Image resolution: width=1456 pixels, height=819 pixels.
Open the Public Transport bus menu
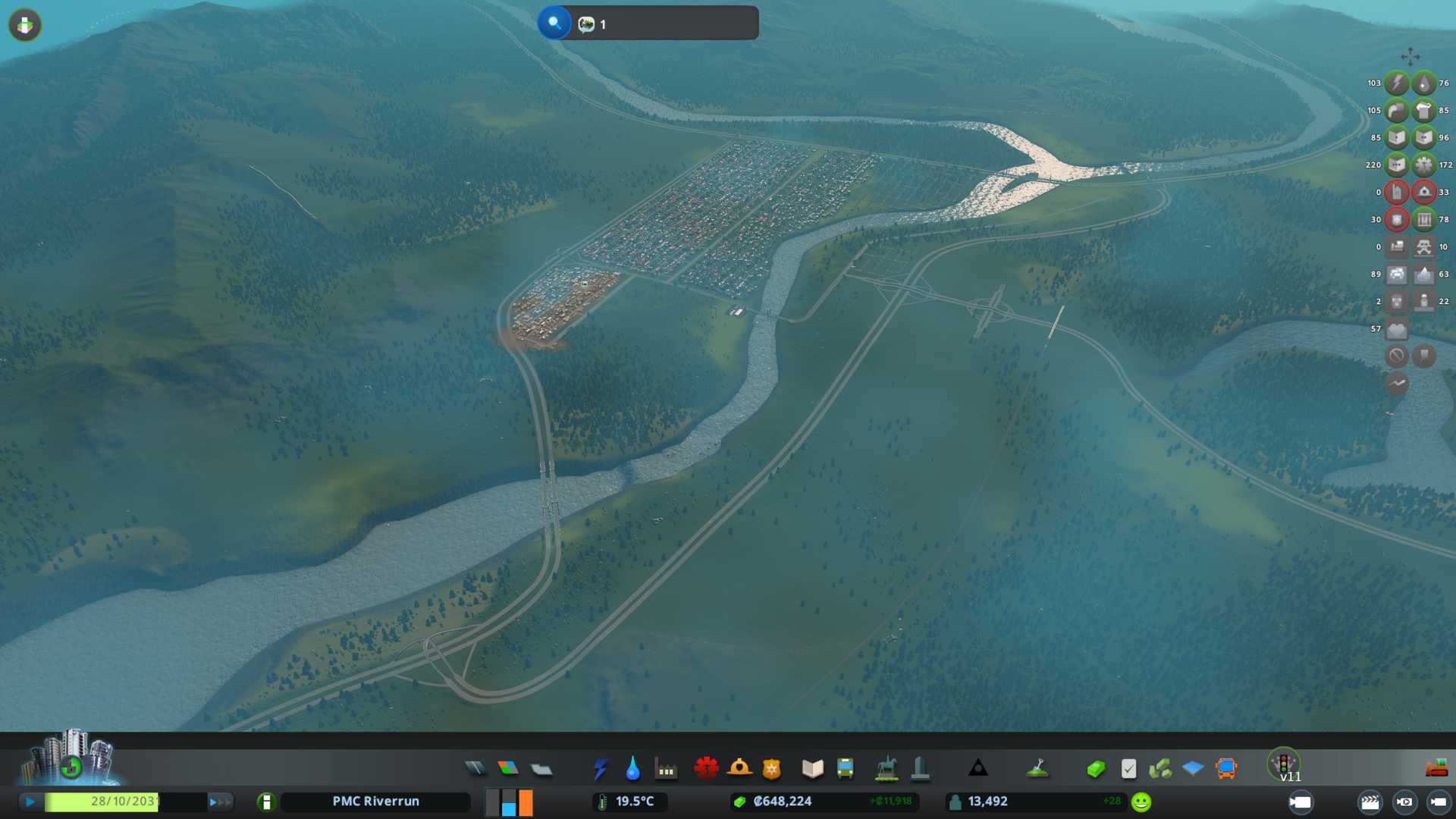(x=845, y=769)
